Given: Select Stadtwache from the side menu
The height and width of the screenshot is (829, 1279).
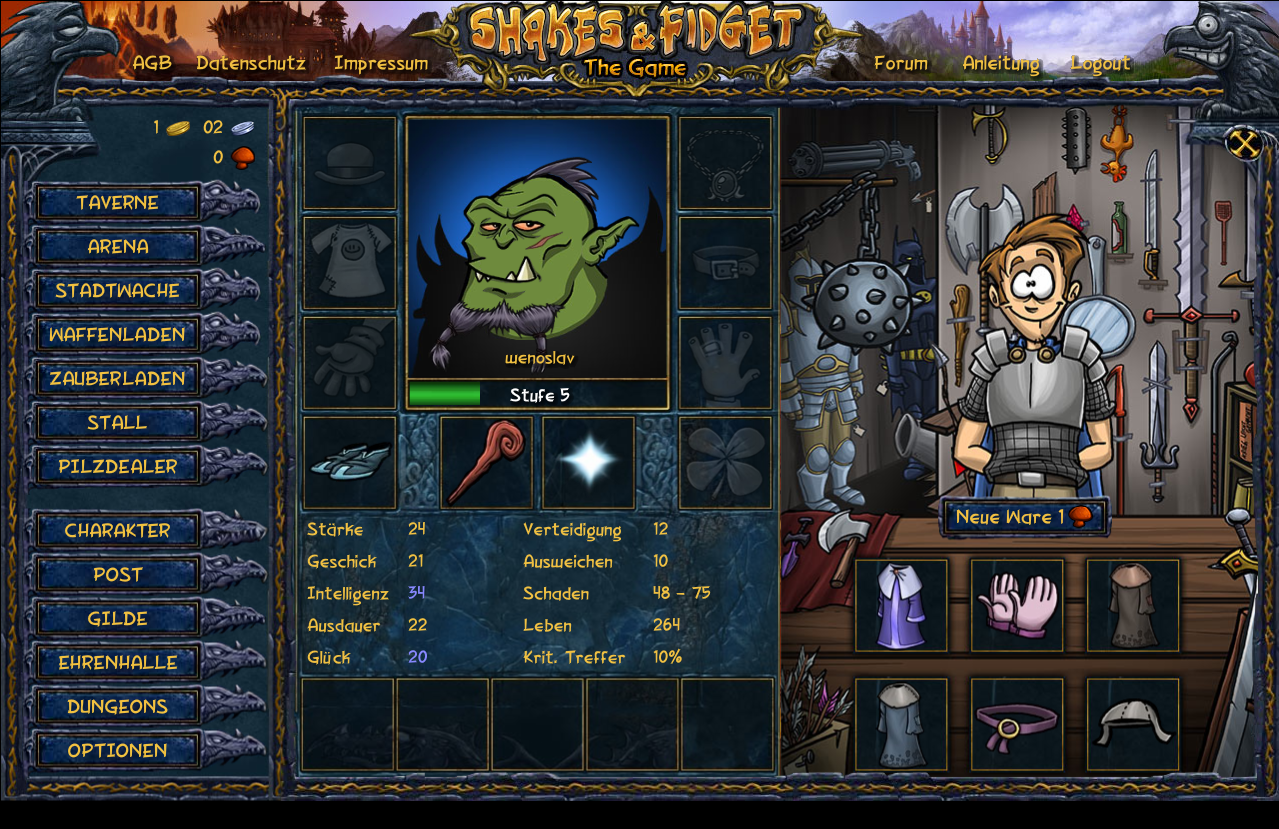Looking at the screenshot, I should click(x=117, y=291).
